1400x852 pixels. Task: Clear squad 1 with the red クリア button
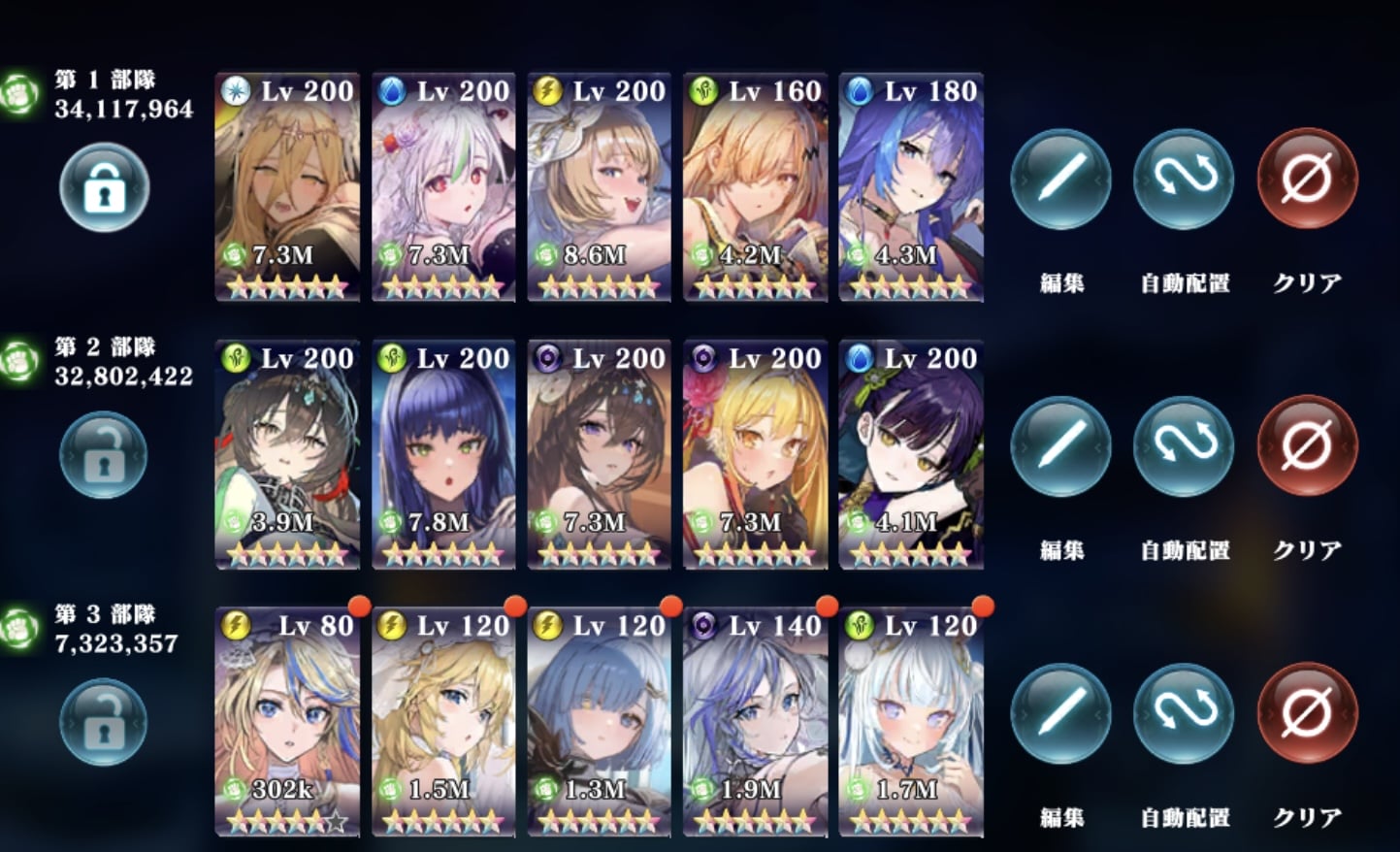(x=1307, y=180)
